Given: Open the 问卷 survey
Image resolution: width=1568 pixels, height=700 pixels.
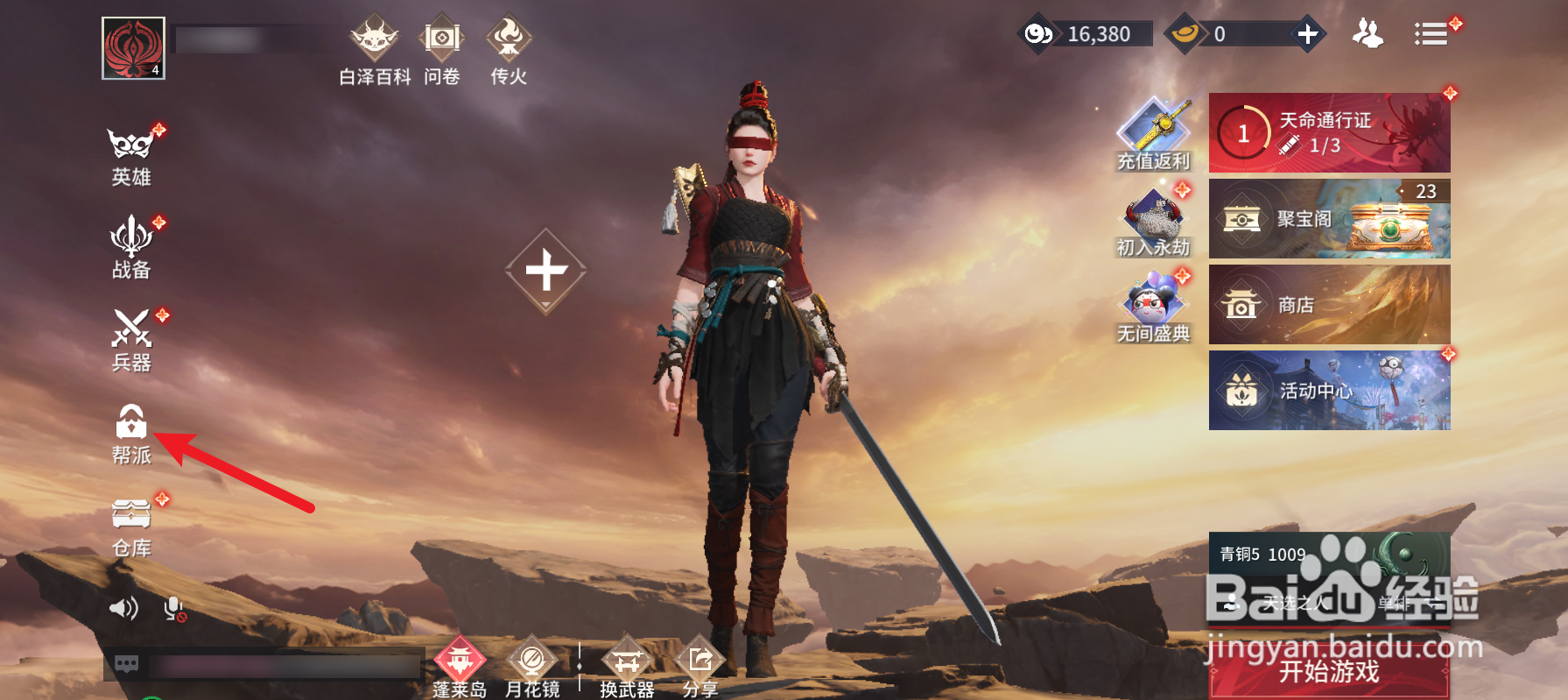Looking at the screenshot, I should click(442, 49).
